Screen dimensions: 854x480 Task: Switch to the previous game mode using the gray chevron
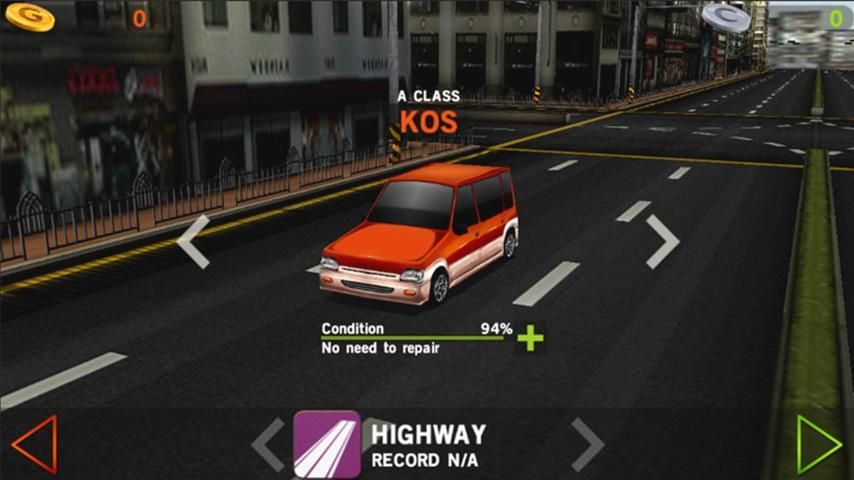(268, 444)
